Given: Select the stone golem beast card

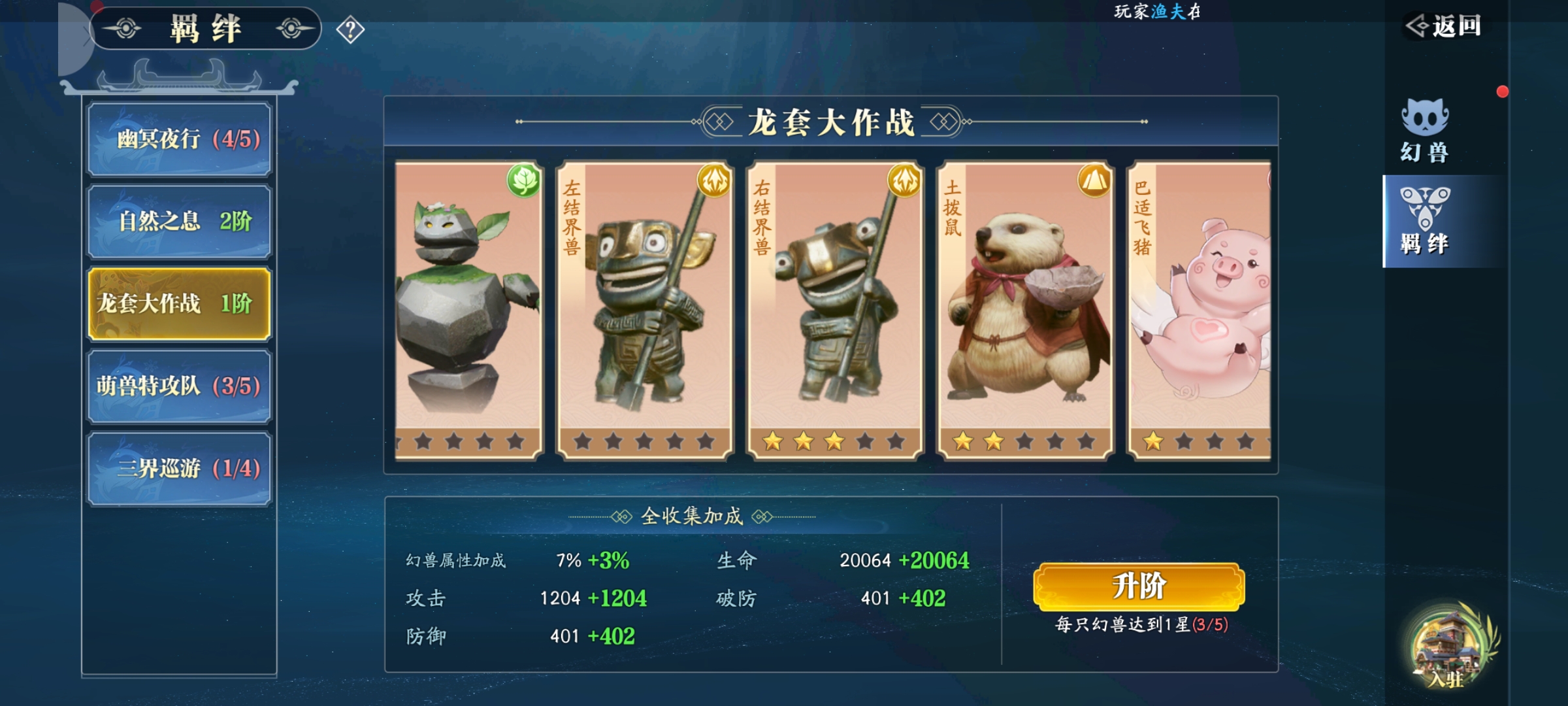Looking at the screenshot, I should pos(468,311).
